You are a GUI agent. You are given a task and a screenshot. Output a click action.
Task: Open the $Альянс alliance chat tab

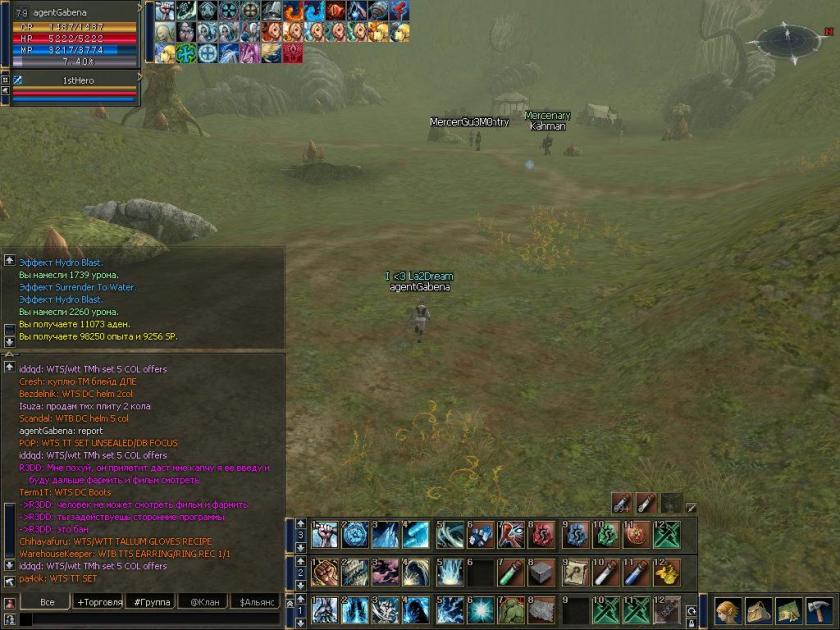(x=254, y=602)
